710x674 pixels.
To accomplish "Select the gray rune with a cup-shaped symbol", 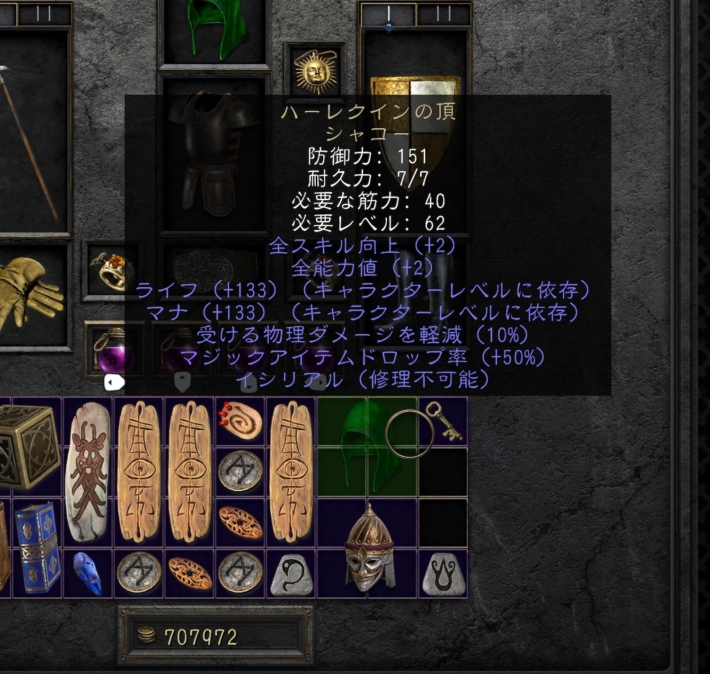I will (x=441, y=572).
